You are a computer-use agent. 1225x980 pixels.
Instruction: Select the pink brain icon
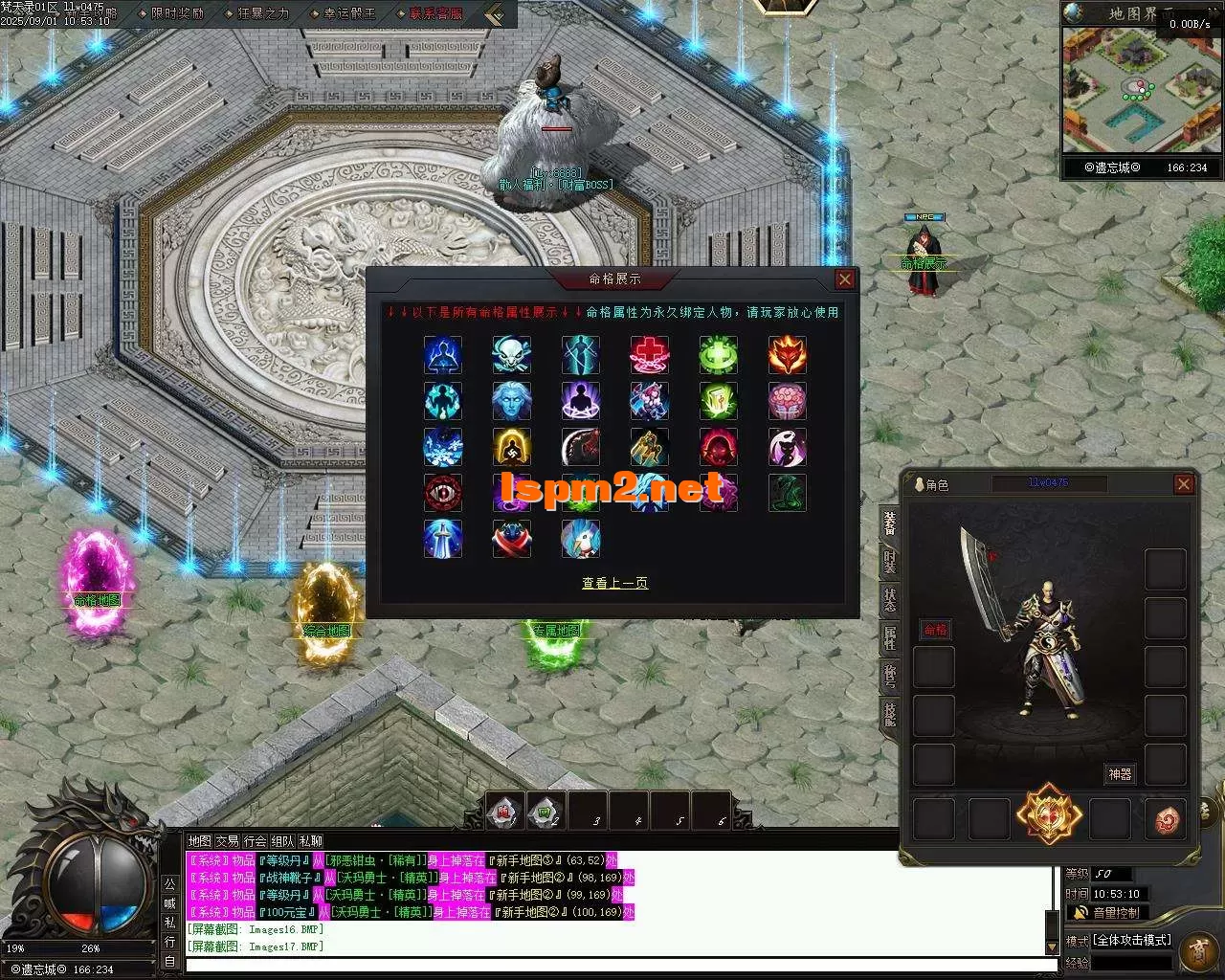click(x=787, y=401)
